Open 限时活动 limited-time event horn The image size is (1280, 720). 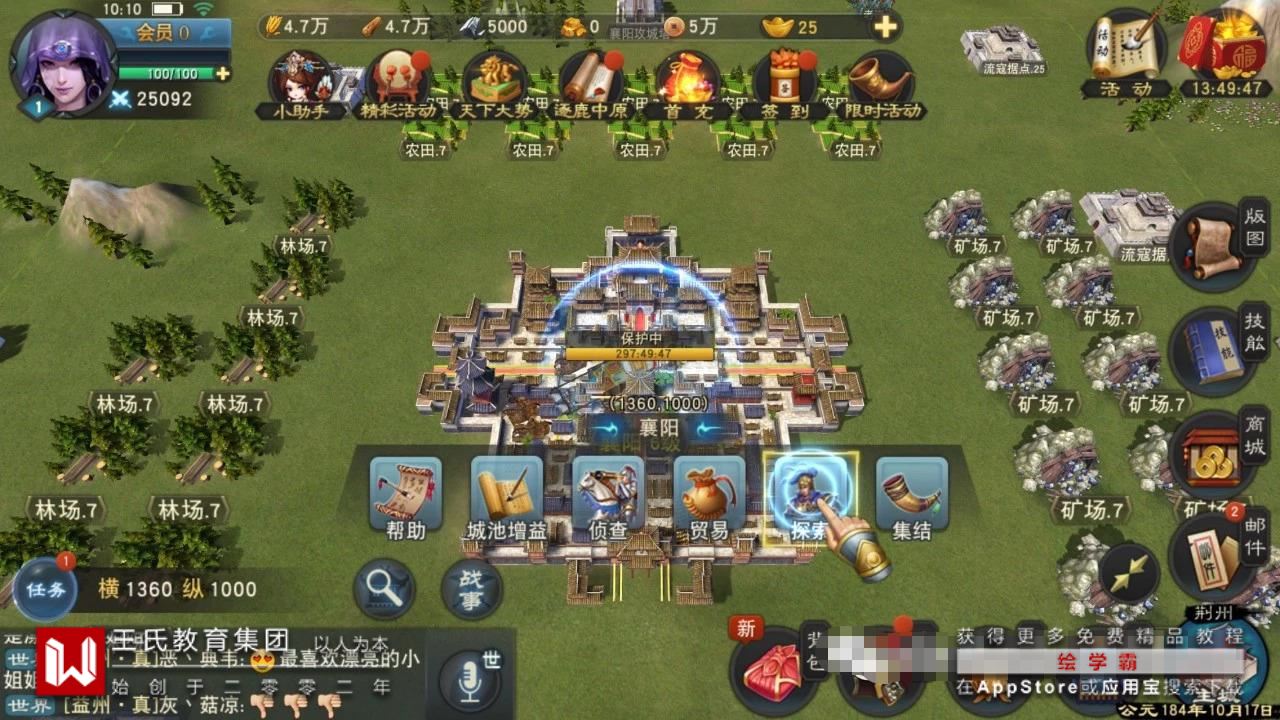pos(881,83)
